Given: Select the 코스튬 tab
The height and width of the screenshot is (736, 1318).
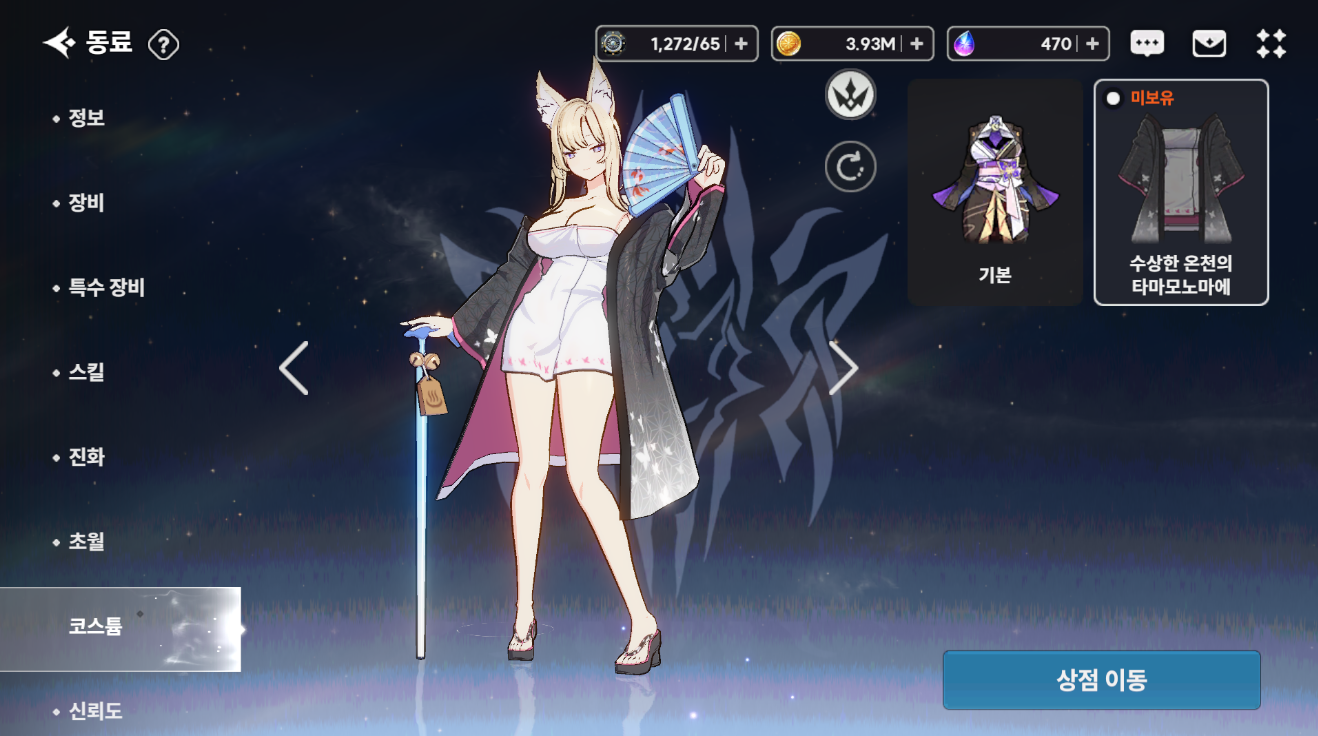Looking at the screenshot, I should pos(96,628).
